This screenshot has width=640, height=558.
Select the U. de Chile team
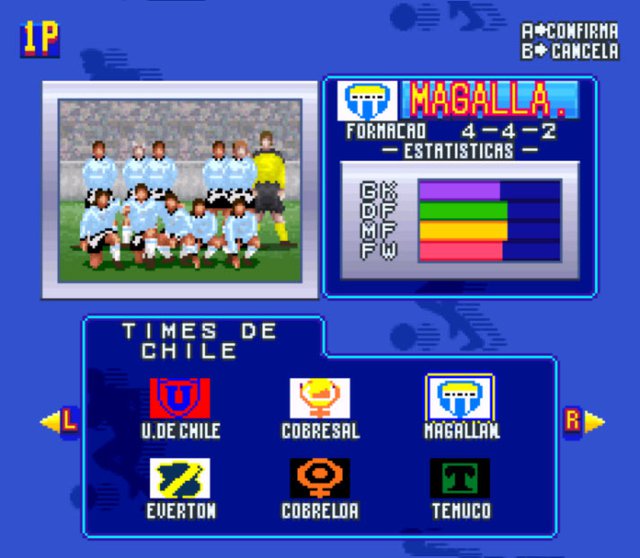[x=180, y=398]
